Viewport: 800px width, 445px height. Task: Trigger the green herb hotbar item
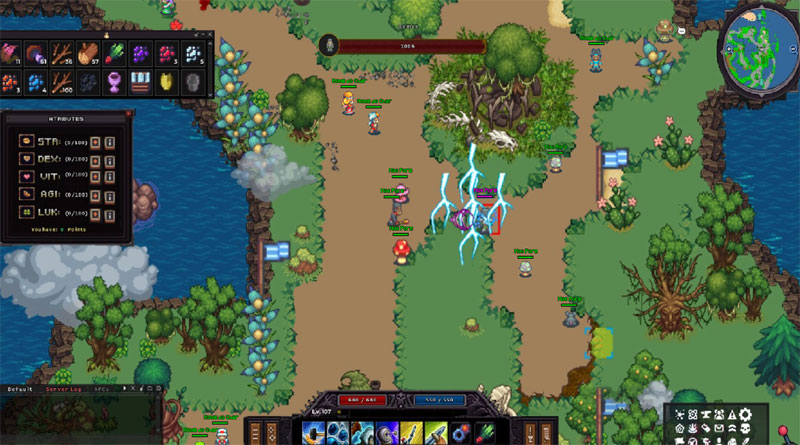(483, 433)
